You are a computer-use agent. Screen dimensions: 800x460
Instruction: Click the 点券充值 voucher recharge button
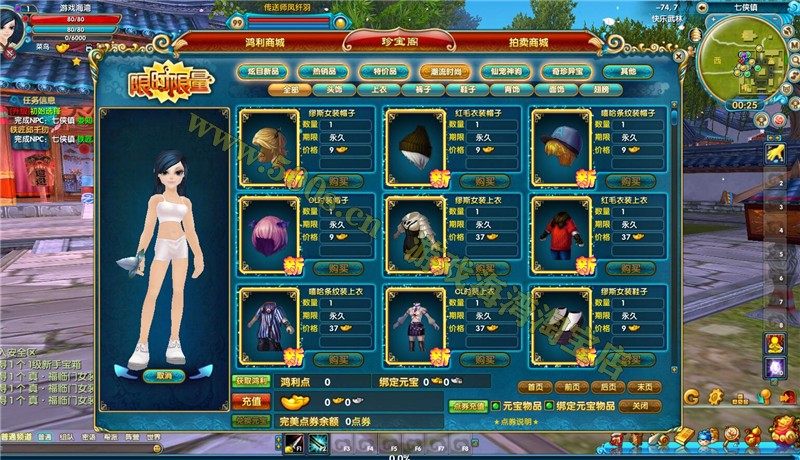point(467,407)
